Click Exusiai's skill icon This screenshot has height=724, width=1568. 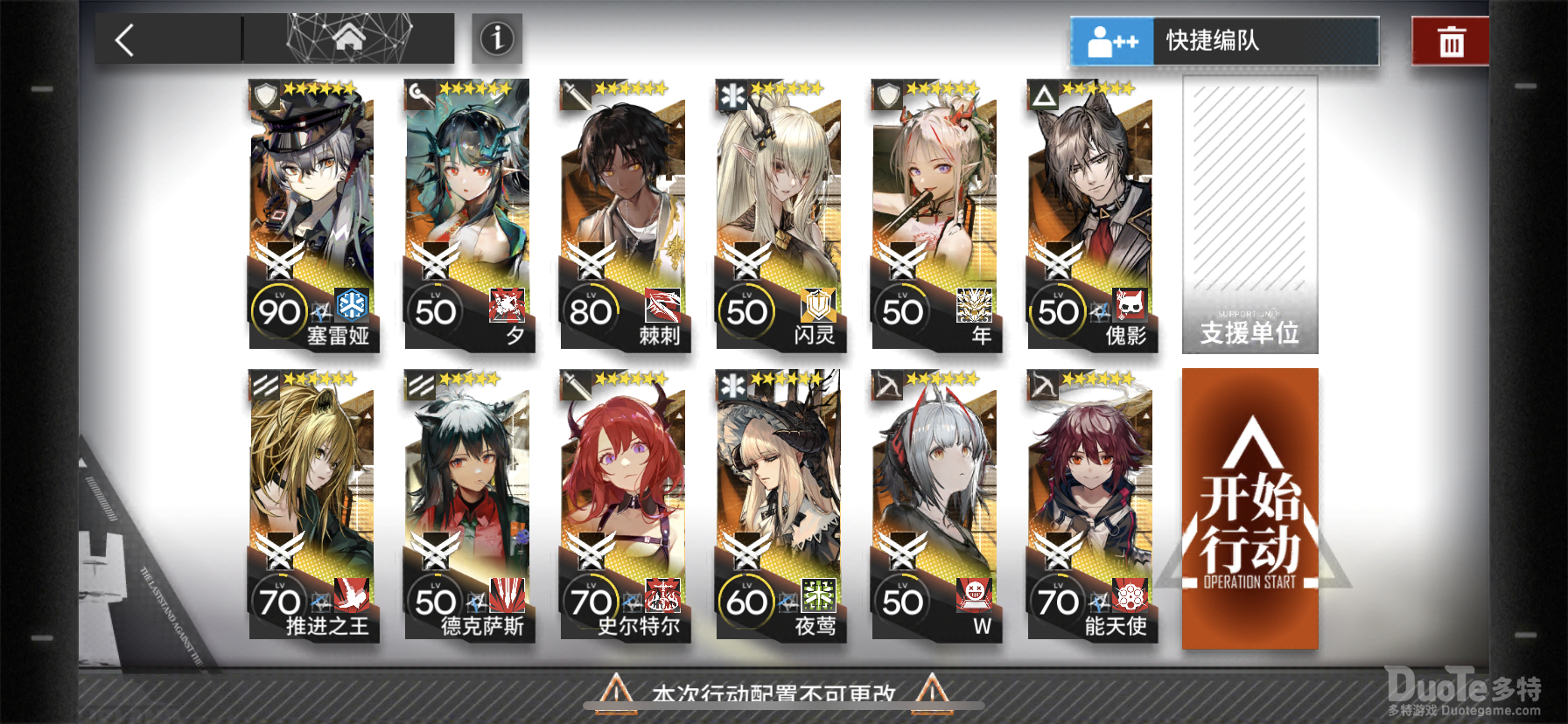coord(1128,596)
